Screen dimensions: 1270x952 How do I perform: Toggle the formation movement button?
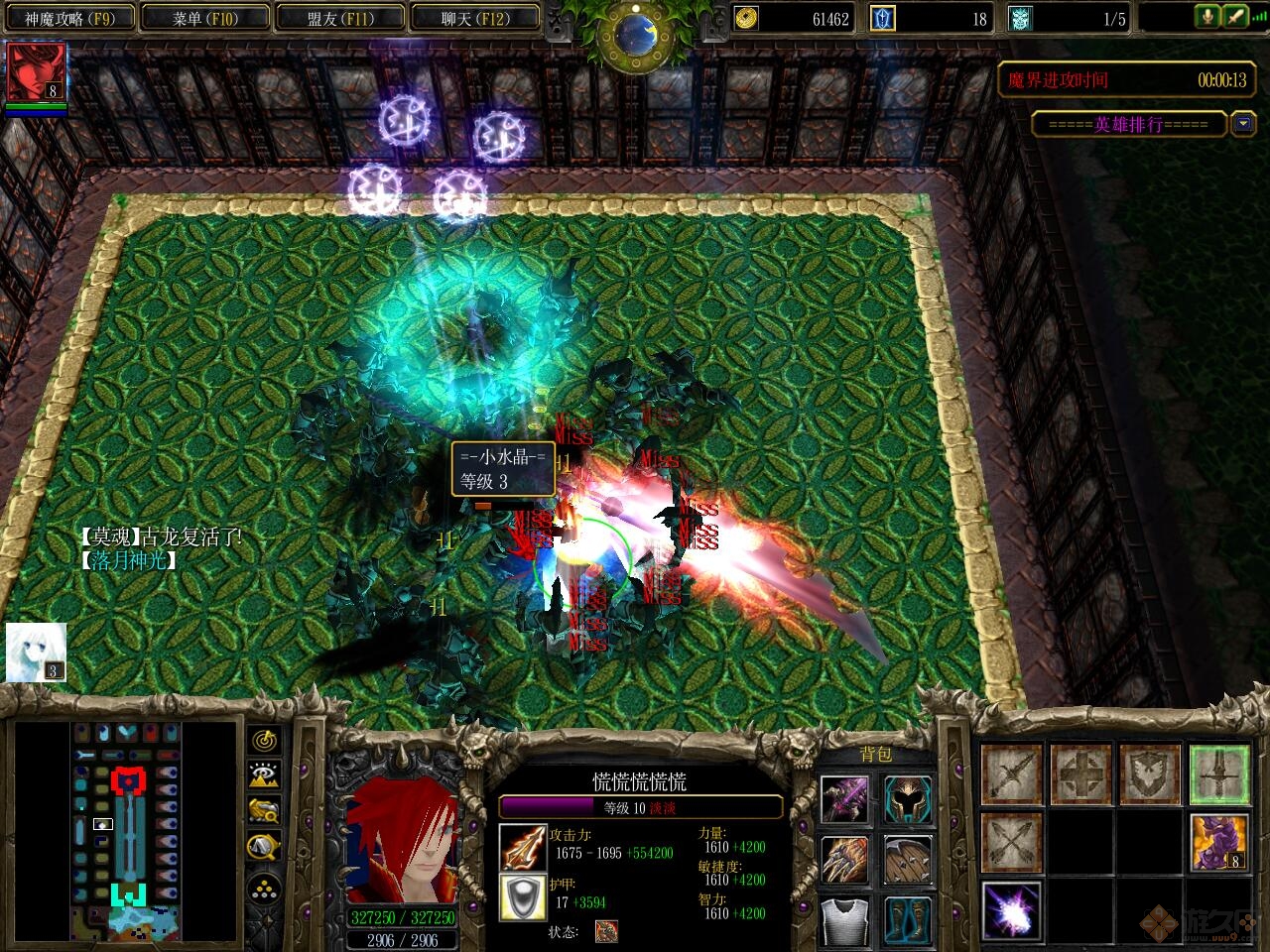(264, 888)
